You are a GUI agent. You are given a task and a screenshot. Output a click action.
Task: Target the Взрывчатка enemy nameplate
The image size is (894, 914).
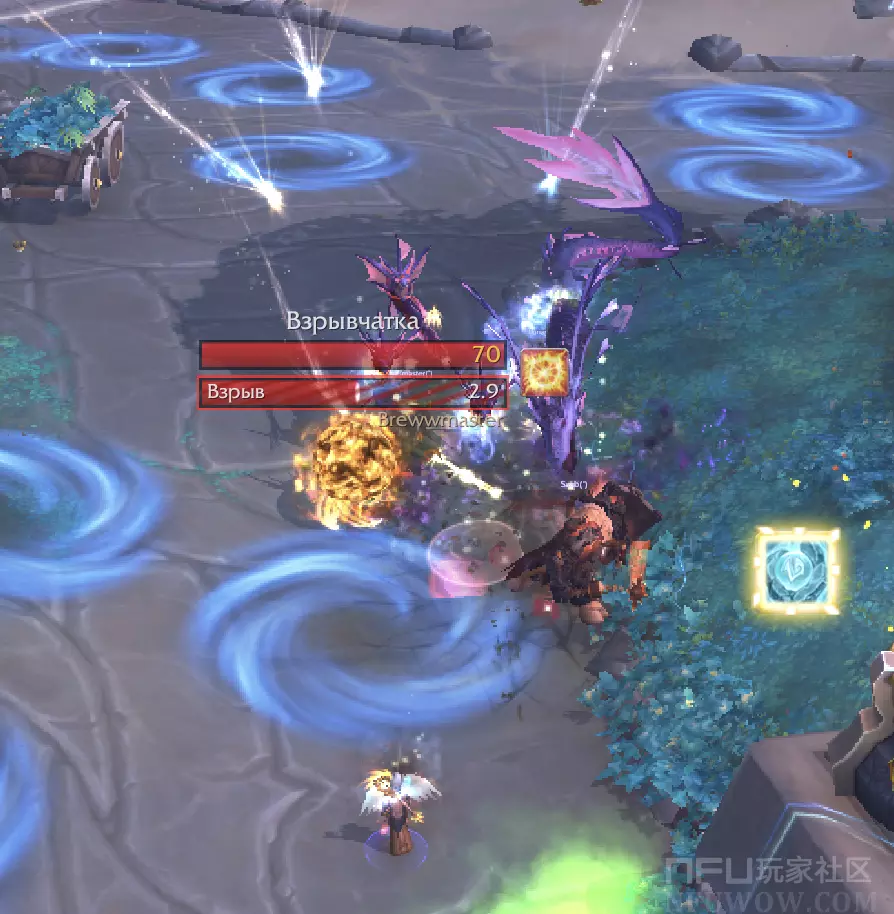coord(352,355)
